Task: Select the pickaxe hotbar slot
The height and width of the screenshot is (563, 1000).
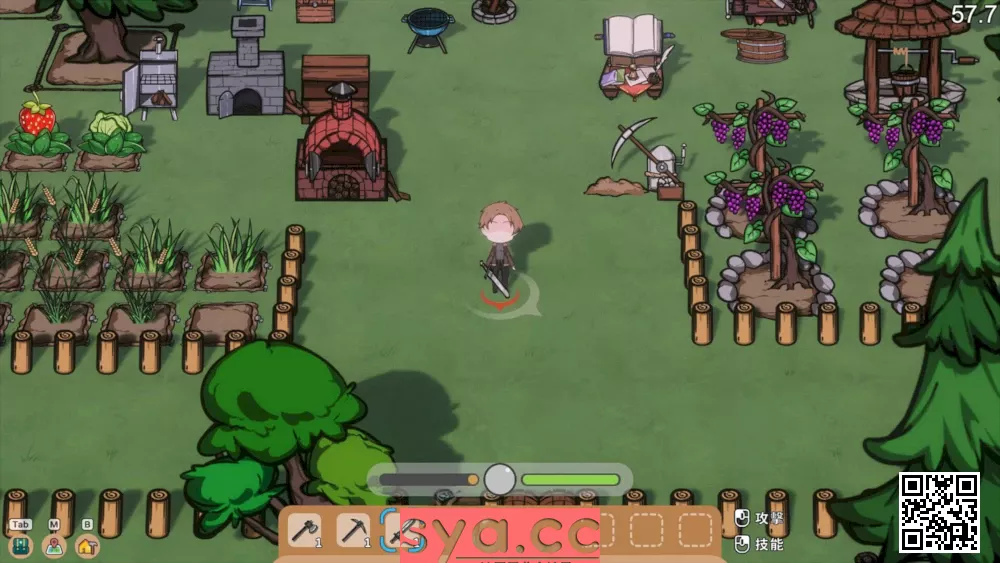Action: (352, 530)
